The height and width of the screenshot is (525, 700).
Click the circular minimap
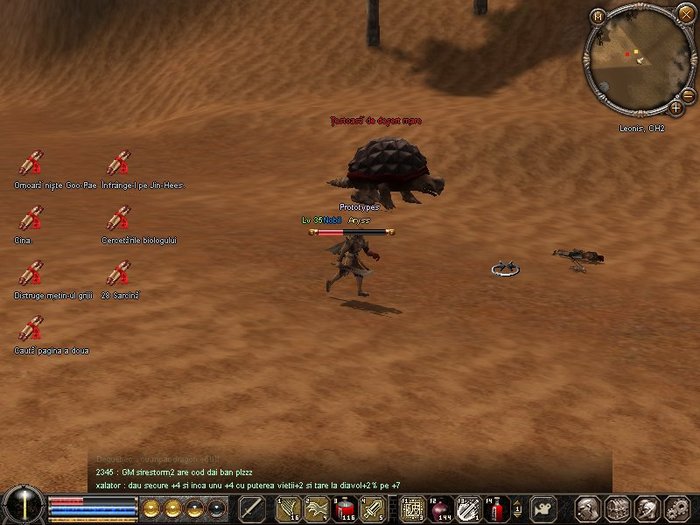(636, 58)
